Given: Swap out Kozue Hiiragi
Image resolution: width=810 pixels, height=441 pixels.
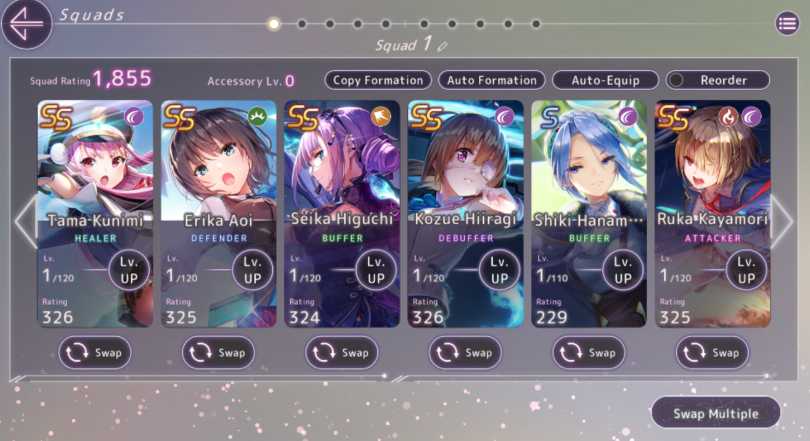Looking at the screenshot, I should [465, 352].
